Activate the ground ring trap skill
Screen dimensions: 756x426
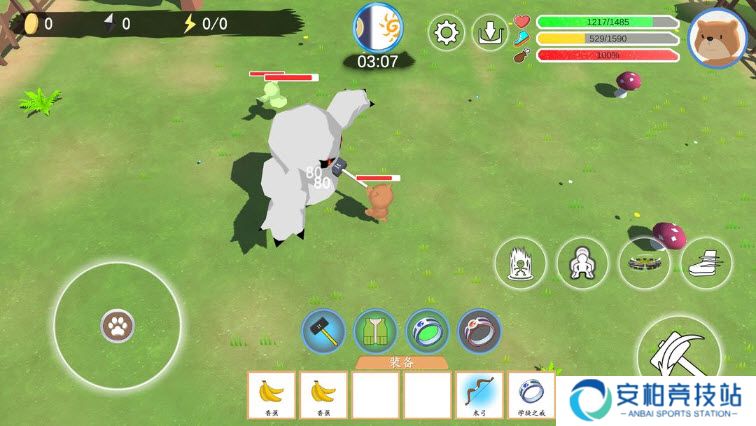point(644,264)
